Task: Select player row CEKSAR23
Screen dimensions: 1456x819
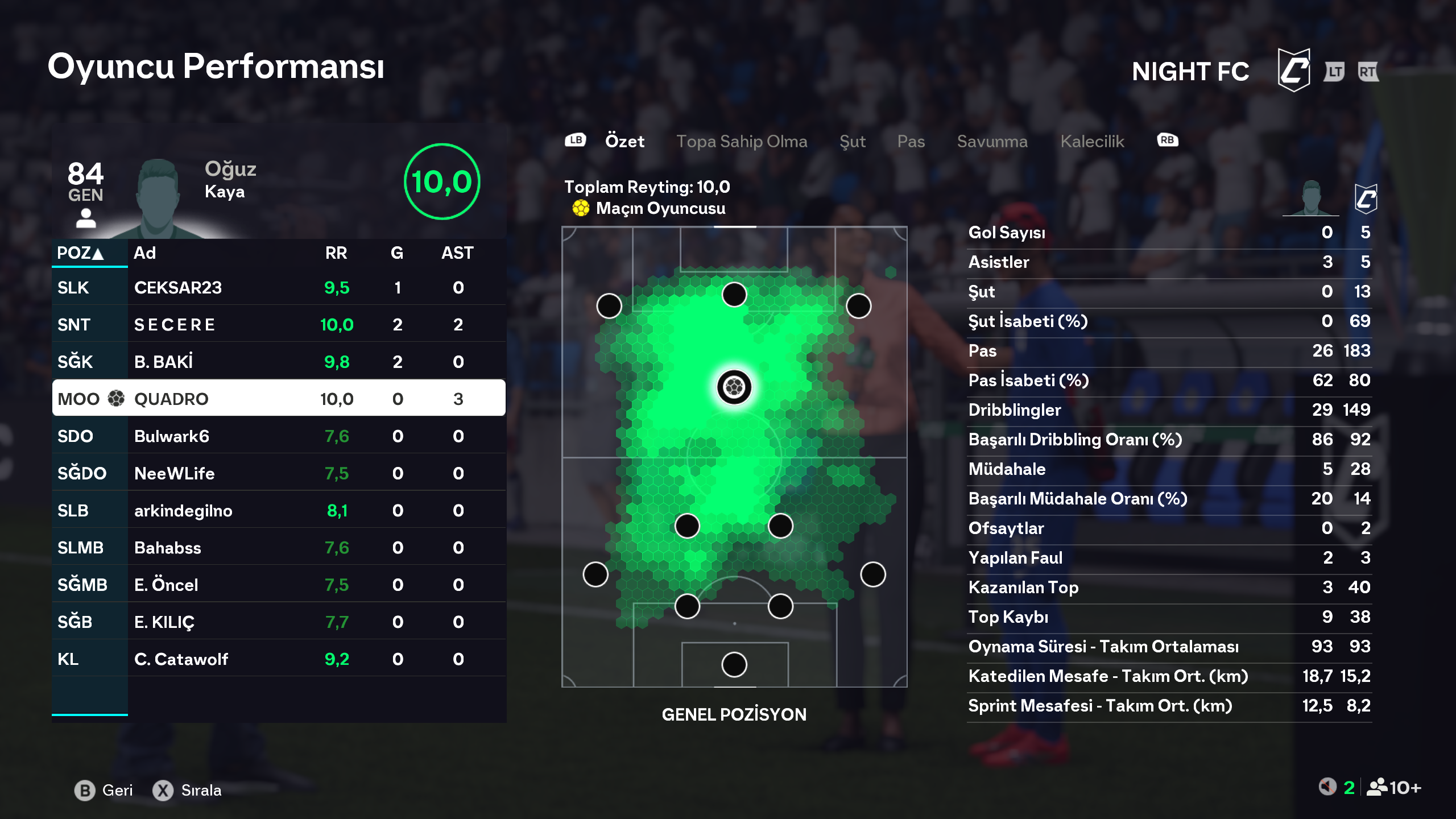Action: (279, 288)
